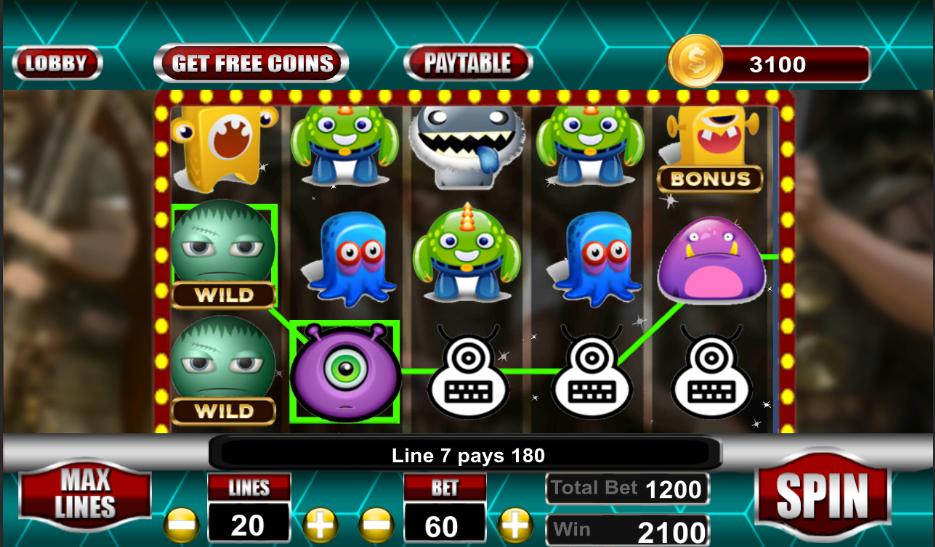Hit the red Spin button
This screenshot has height=547, width=935.
click(822, 494)
